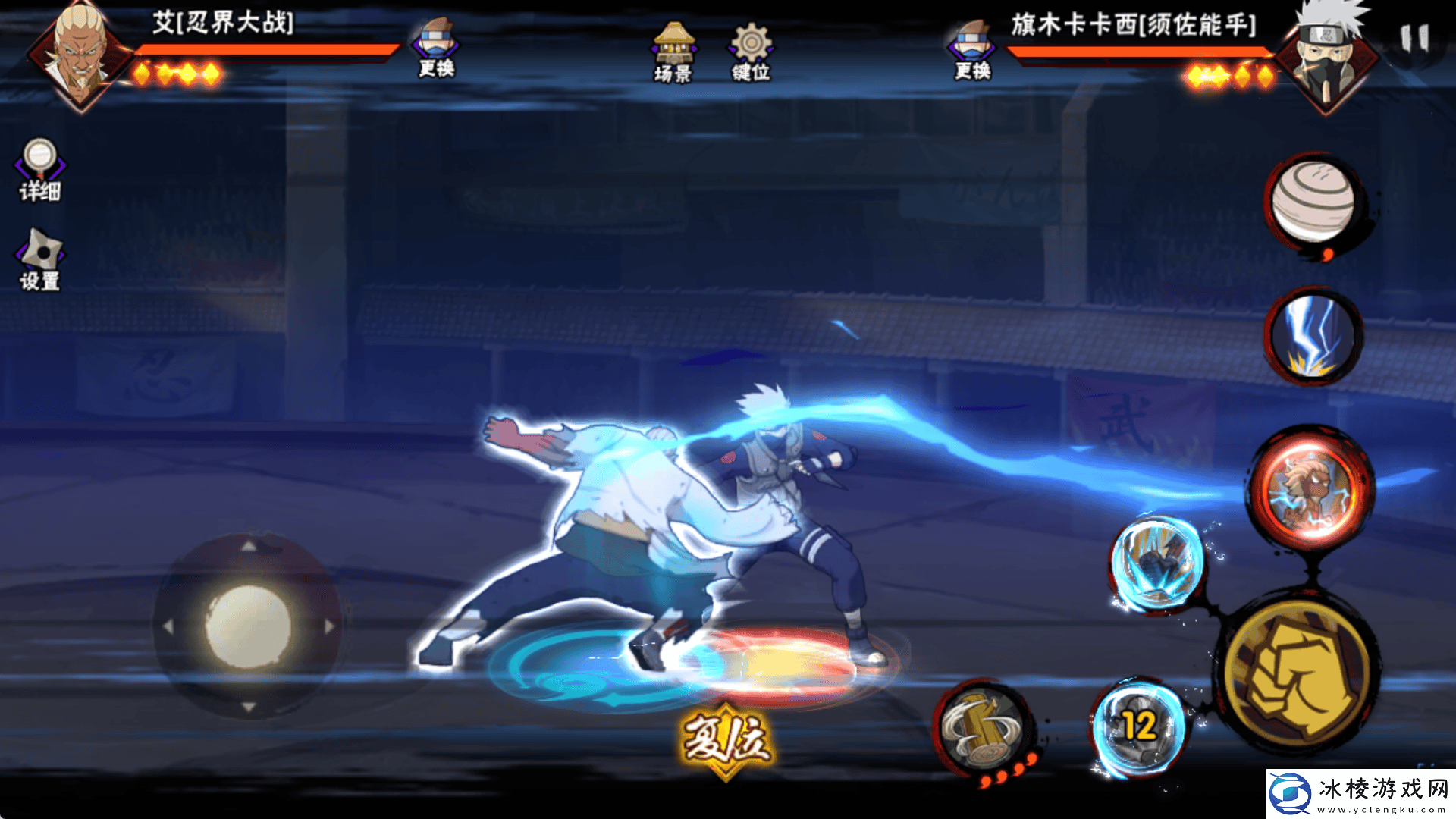Tap the 复位 reset button
The width and height of the screenshot is (1456, 819).
726,739
